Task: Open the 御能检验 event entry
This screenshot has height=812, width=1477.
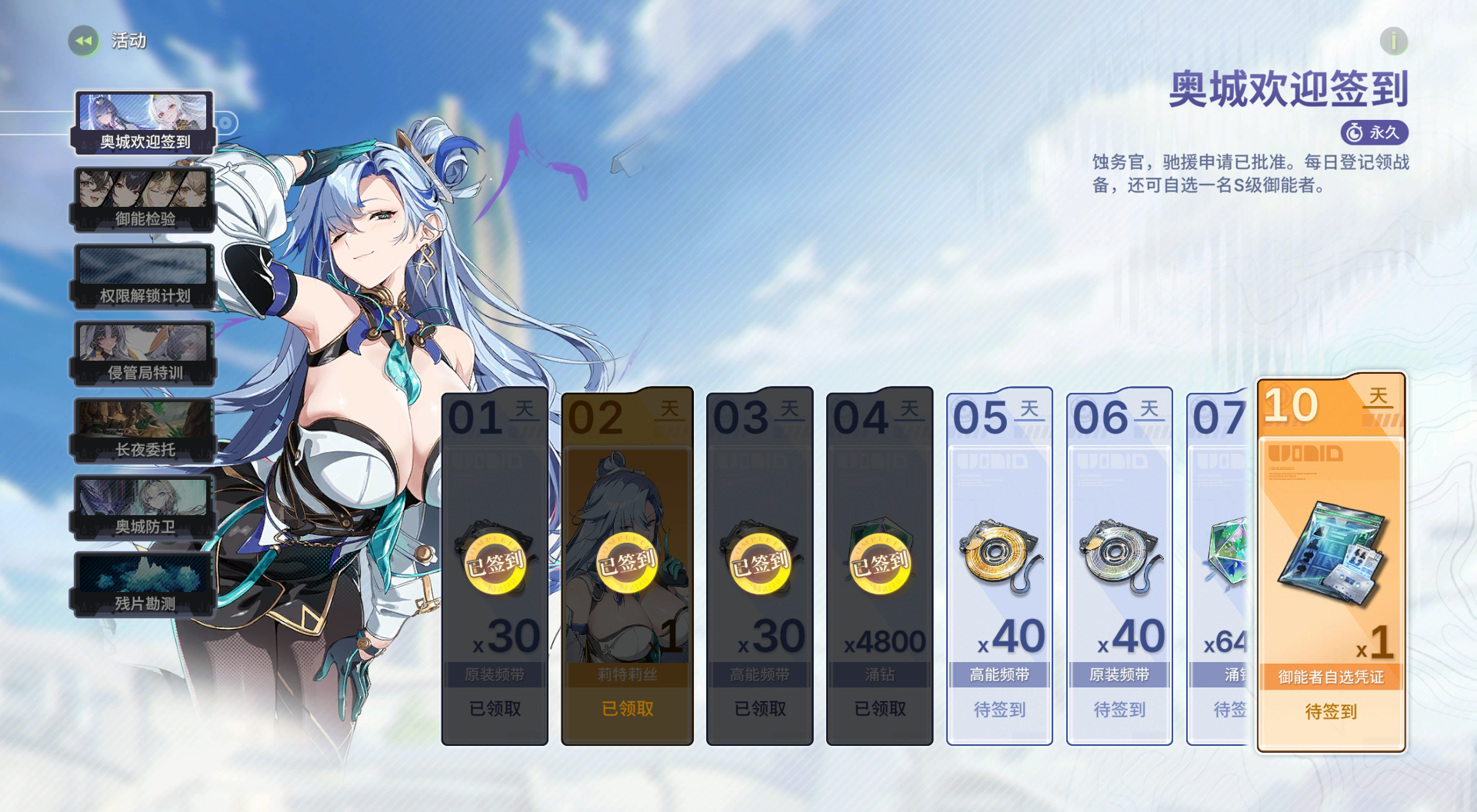Action: [143, 197]
